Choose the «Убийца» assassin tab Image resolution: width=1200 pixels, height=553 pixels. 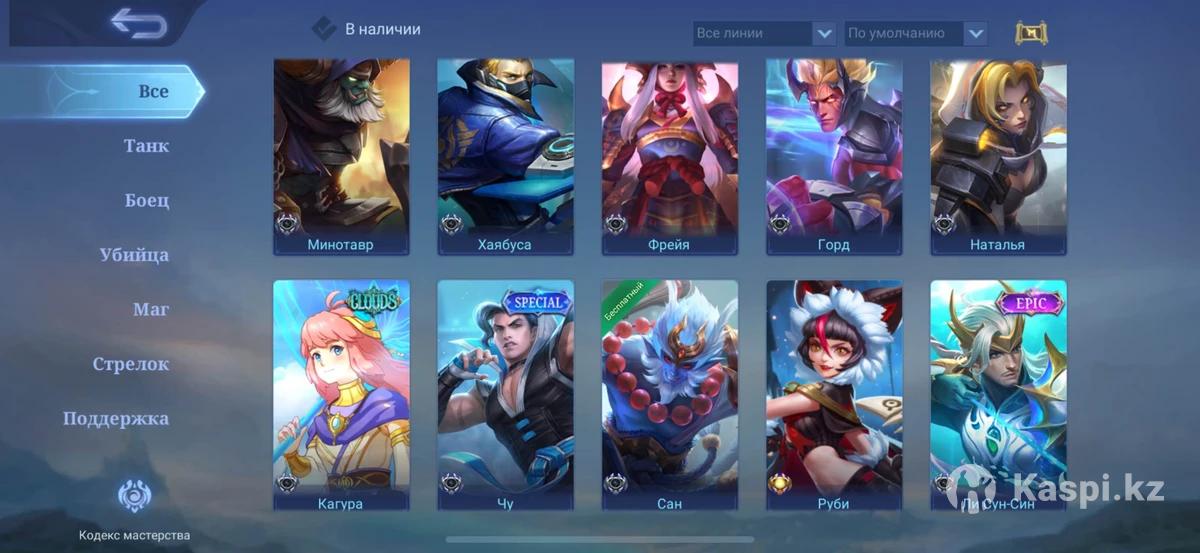pyautogui.click(x=134, y=255)
